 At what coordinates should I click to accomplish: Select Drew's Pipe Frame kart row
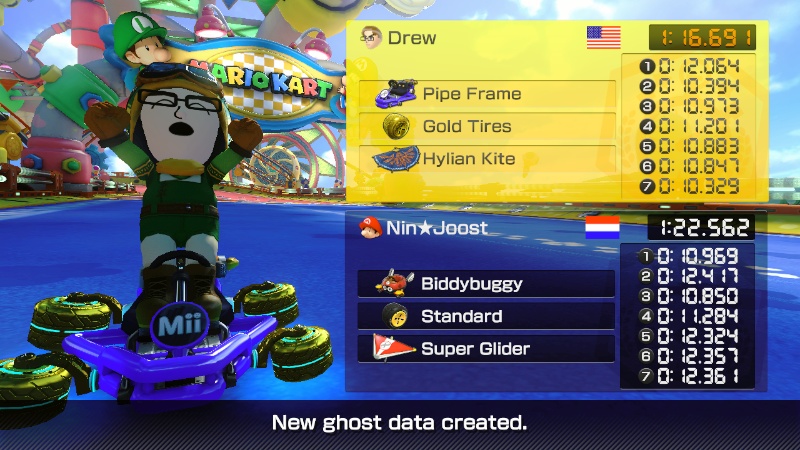(487, 95)
